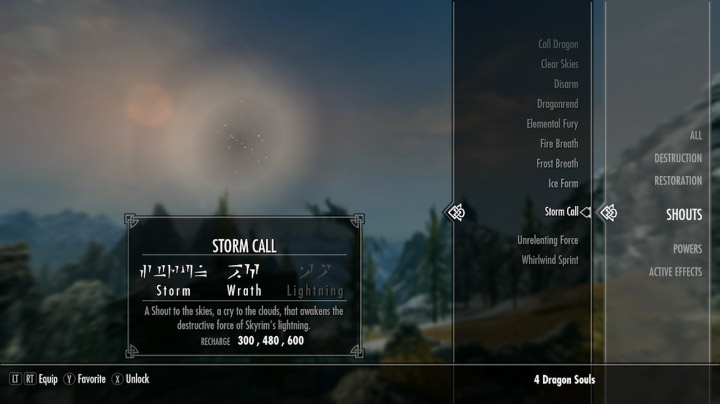The height and width of the screenshot is (404, 720).
Task: Select the Call Dragon shout
Action: (x=558, y=44)
